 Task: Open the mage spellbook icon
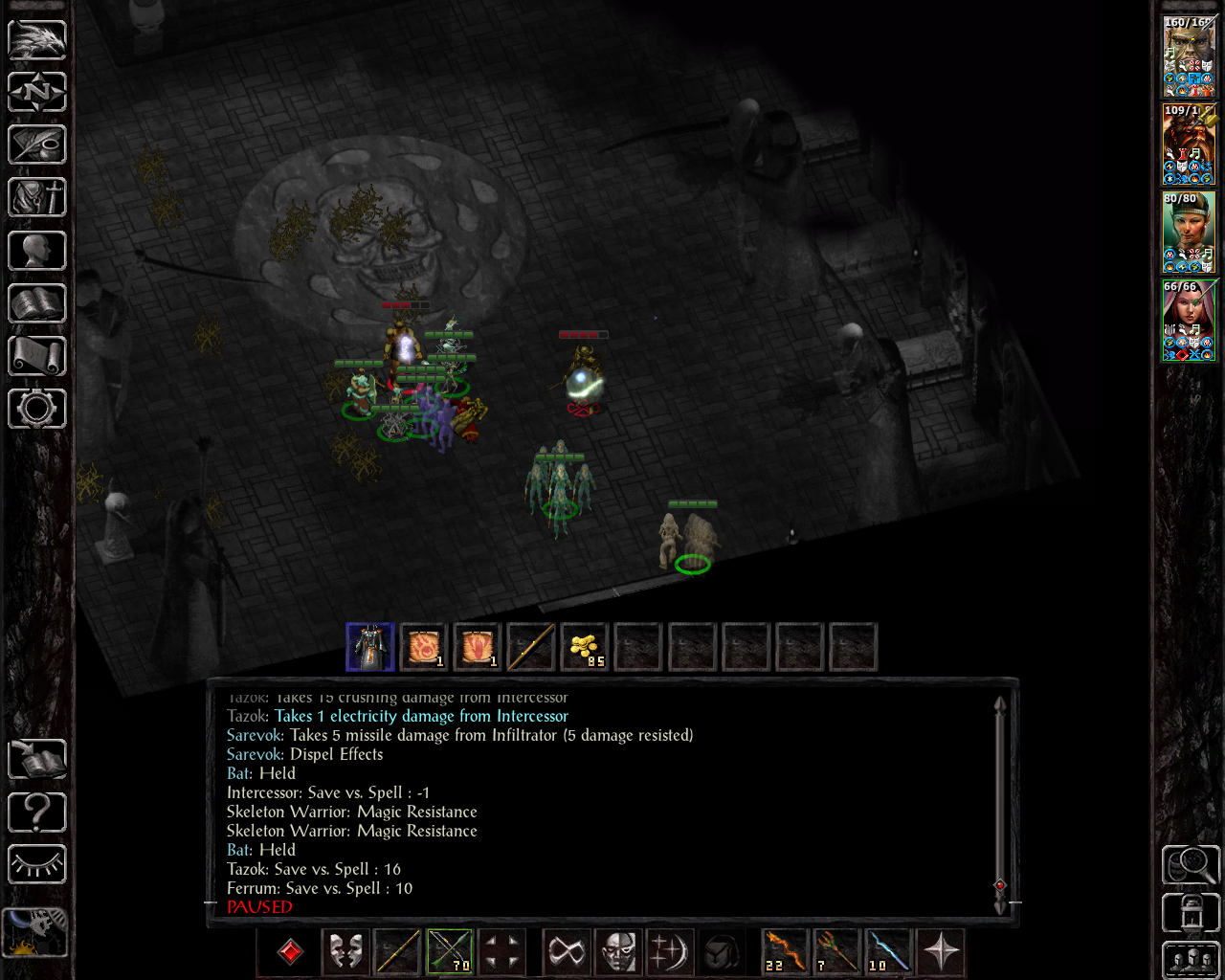coord(36,303)
